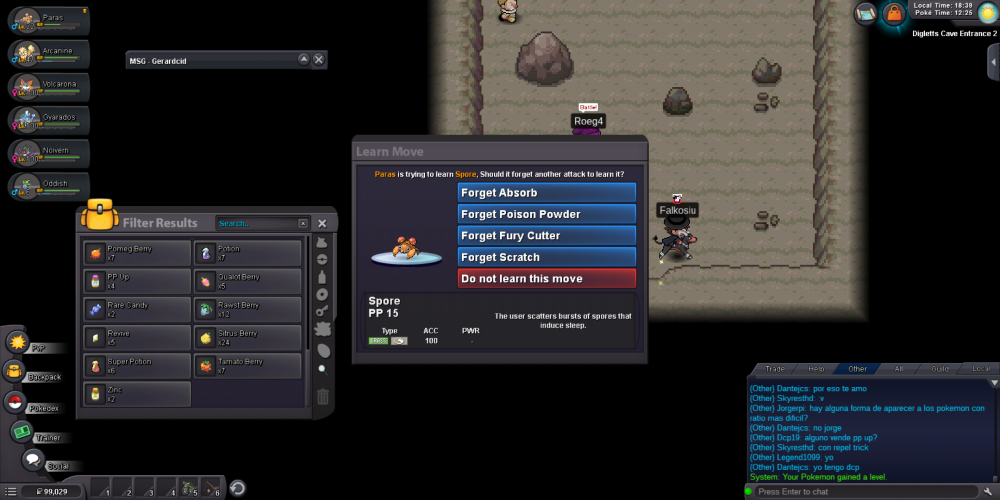The width and height of the screenshot is (1000, 500).
Task: Select the Rare Candy item slot
Action: (x=136, y=310)
